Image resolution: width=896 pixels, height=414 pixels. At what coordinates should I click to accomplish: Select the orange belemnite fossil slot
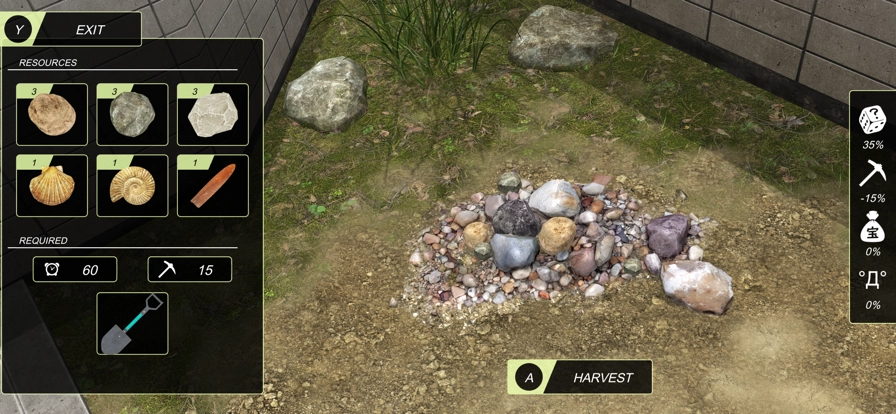point(212,185)
